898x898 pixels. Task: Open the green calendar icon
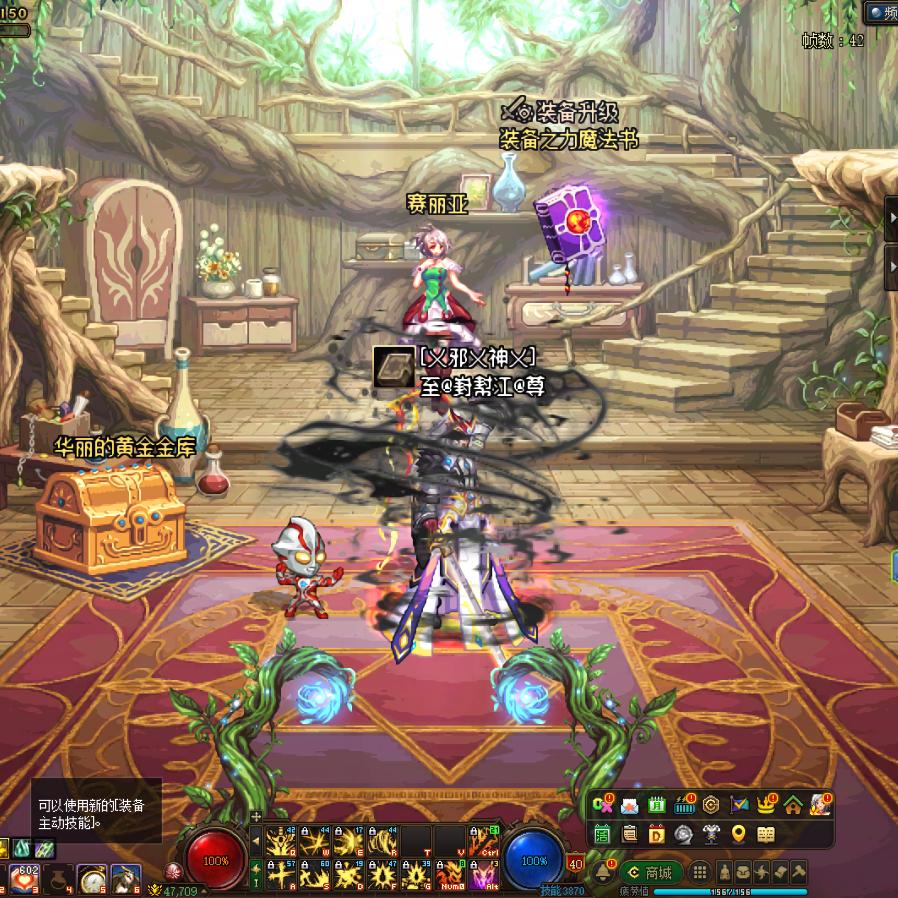pos(657,804)
